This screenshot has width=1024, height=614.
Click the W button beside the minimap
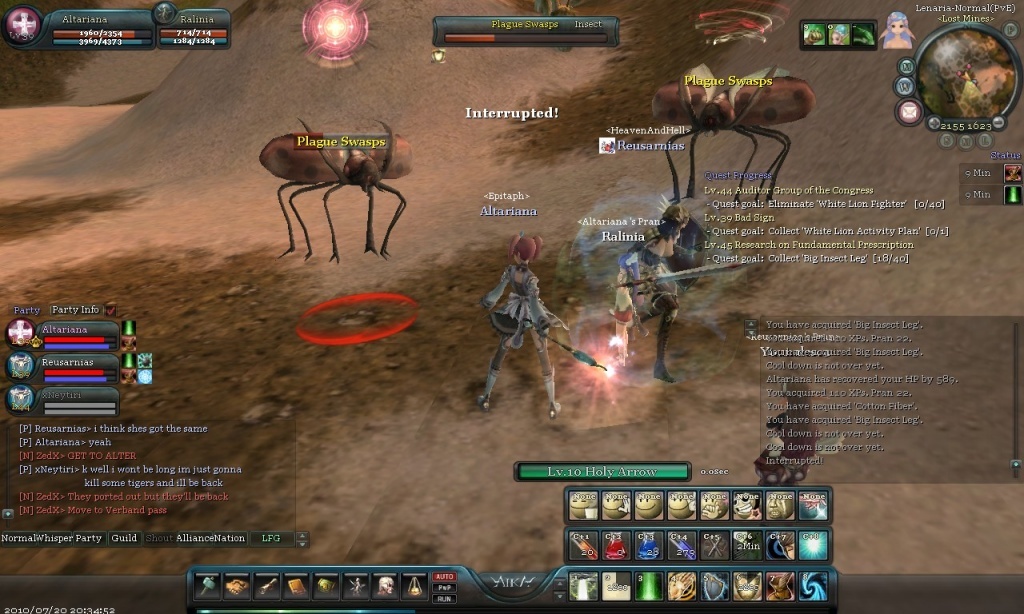click(905, 86)
